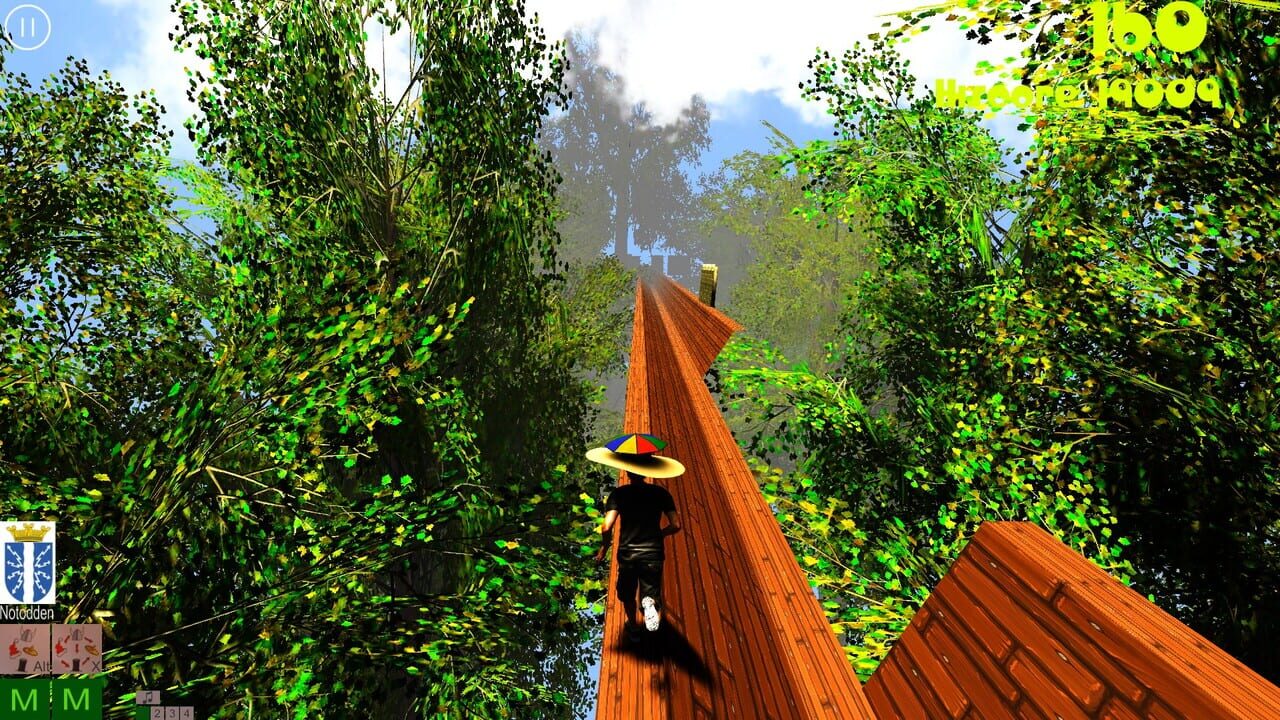This screenshot has height=720, width=1280.
Task: Click the viking helmet on the Alt card
Action: (x=27, y=633)
